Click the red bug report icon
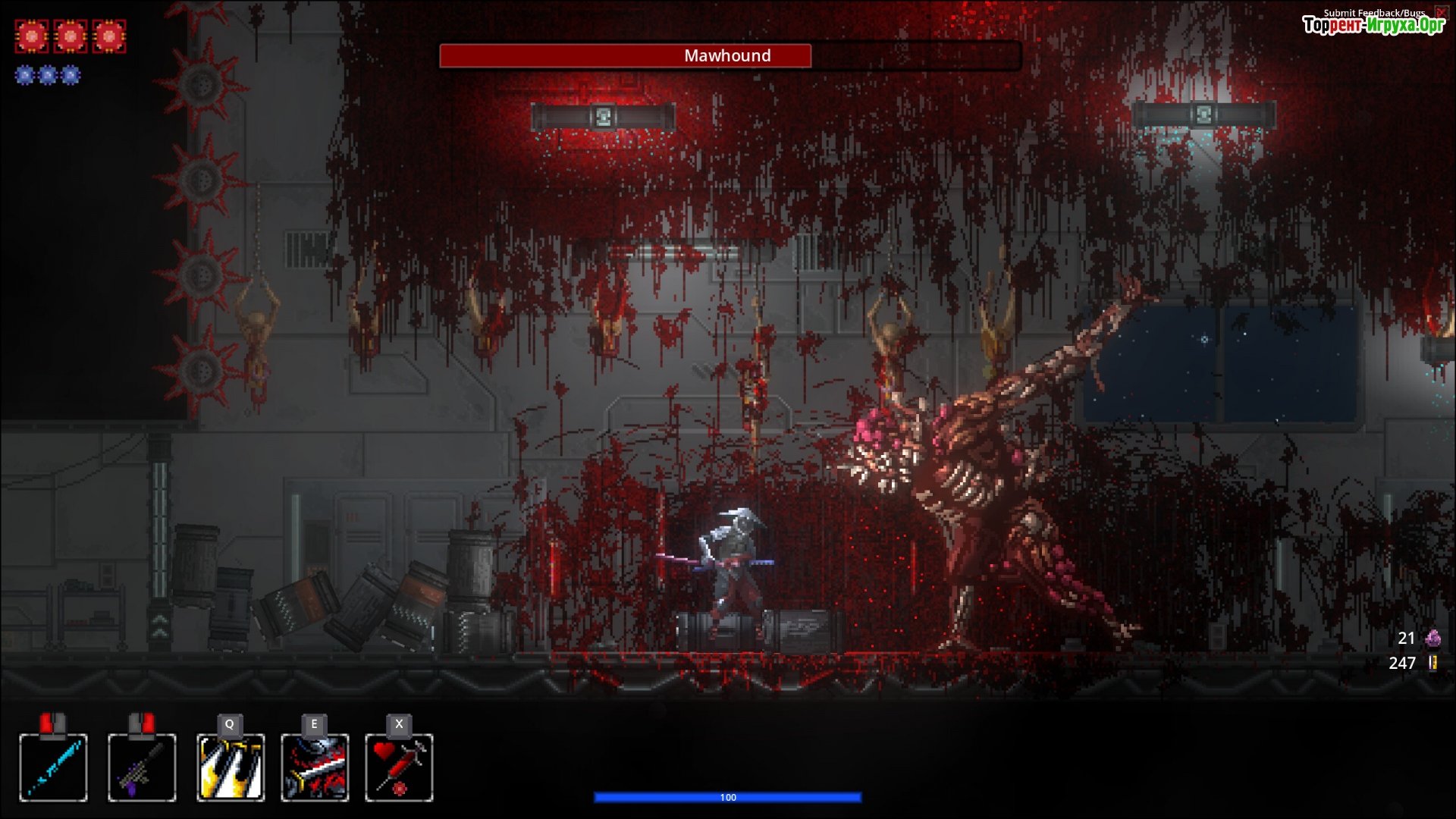Screen dimensions: 1456x819 click(1440, 12)
